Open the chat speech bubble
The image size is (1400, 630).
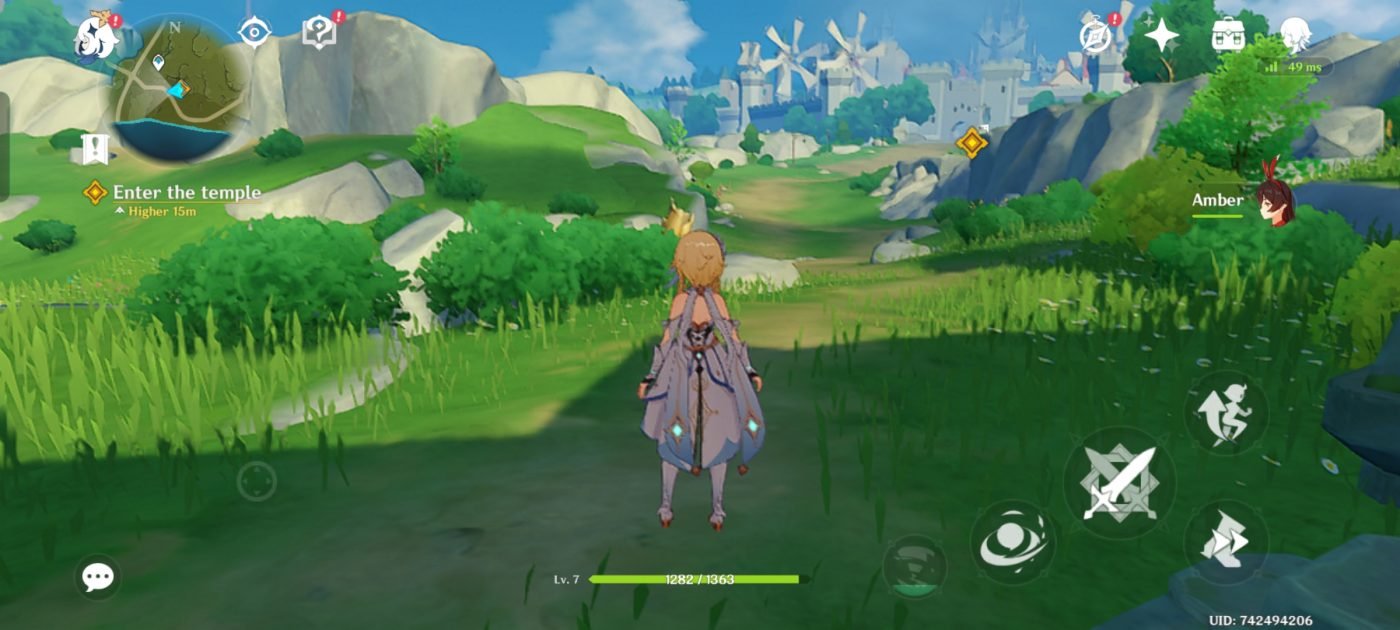coord(98,577)
